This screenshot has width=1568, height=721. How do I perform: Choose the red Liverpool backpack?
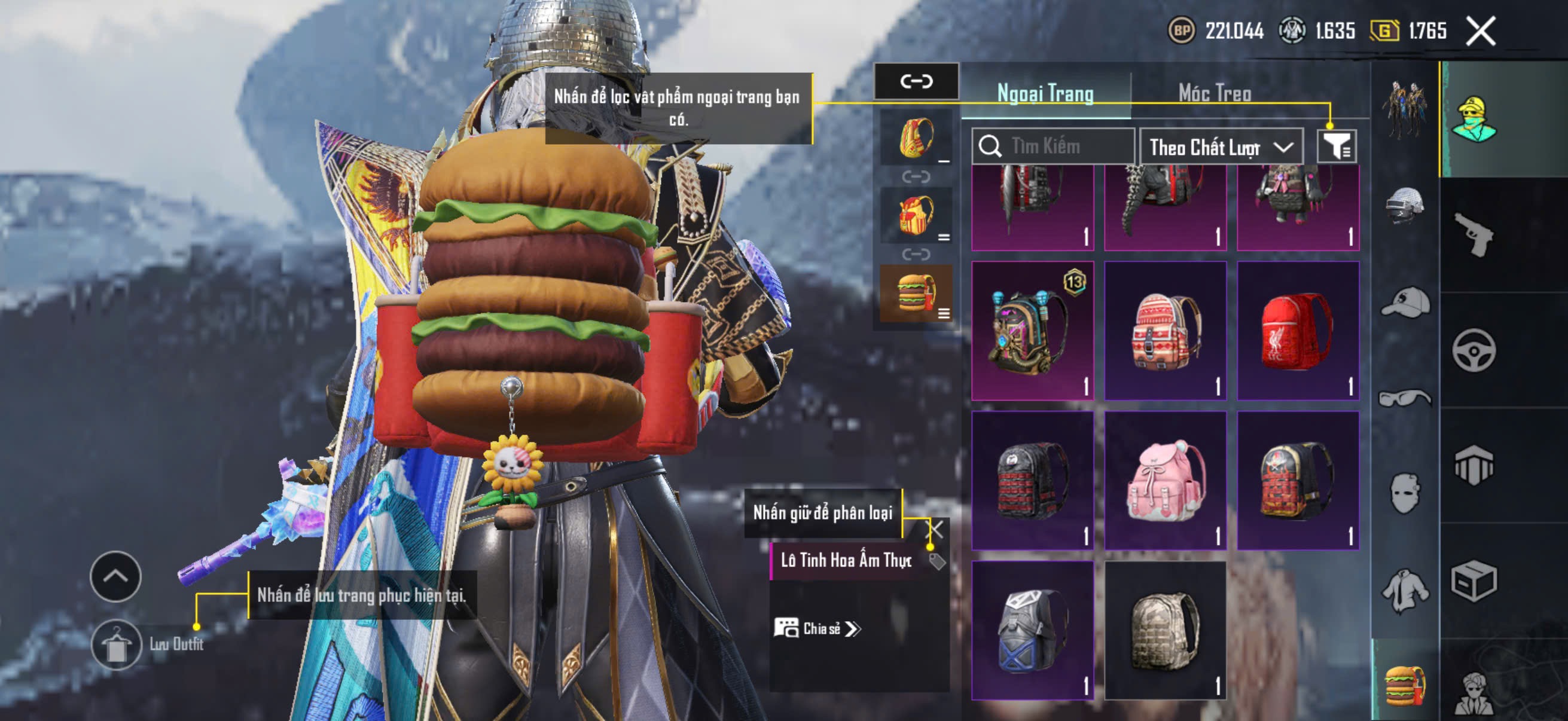point(1298,331)
